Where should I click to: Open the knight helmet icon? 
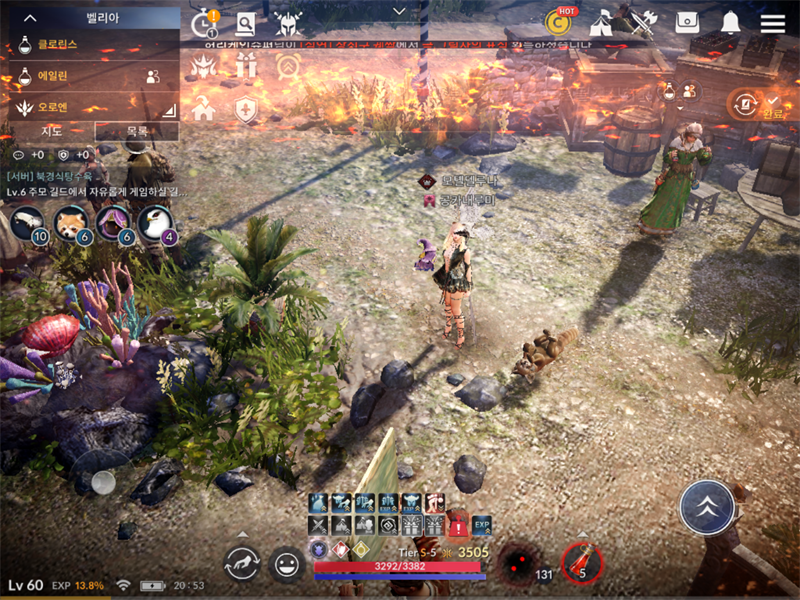(x=288, y=24)
